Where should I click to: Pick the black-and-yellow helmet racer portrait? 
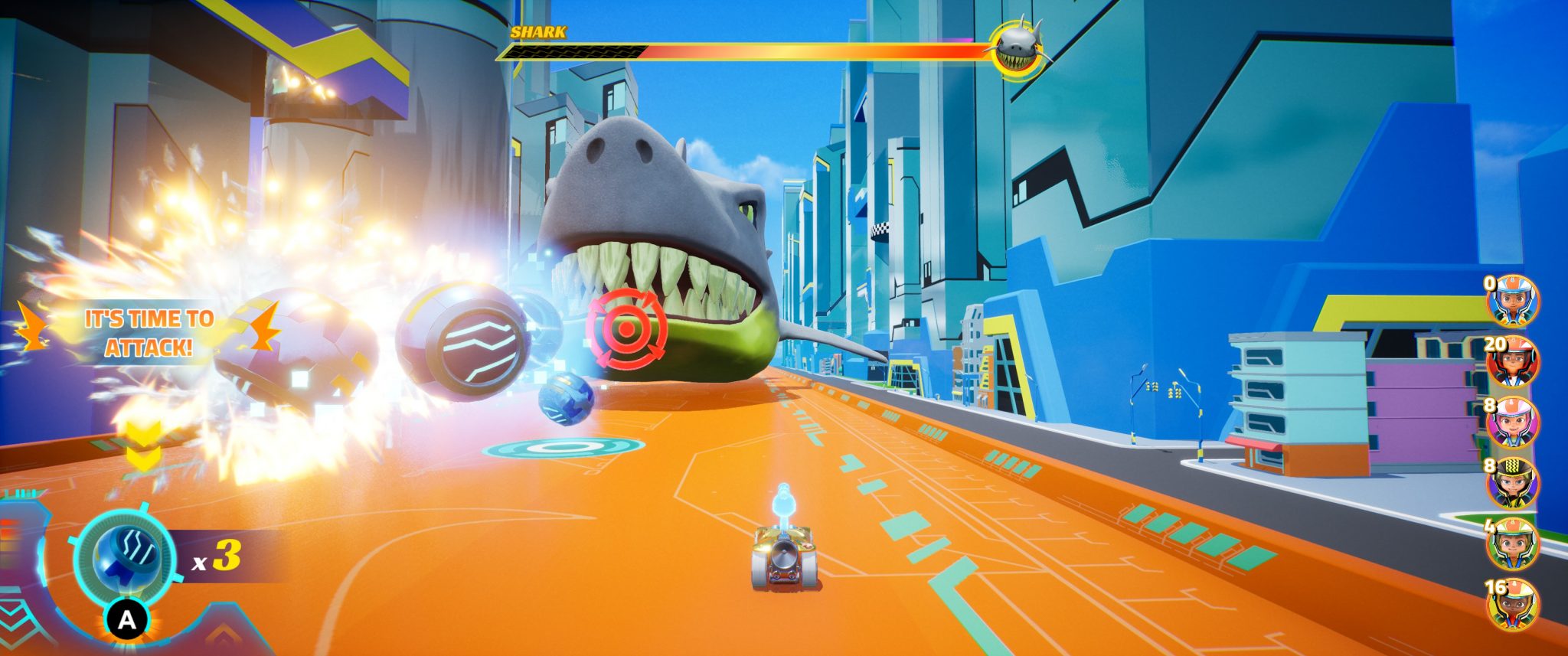tap(1513, 484)
